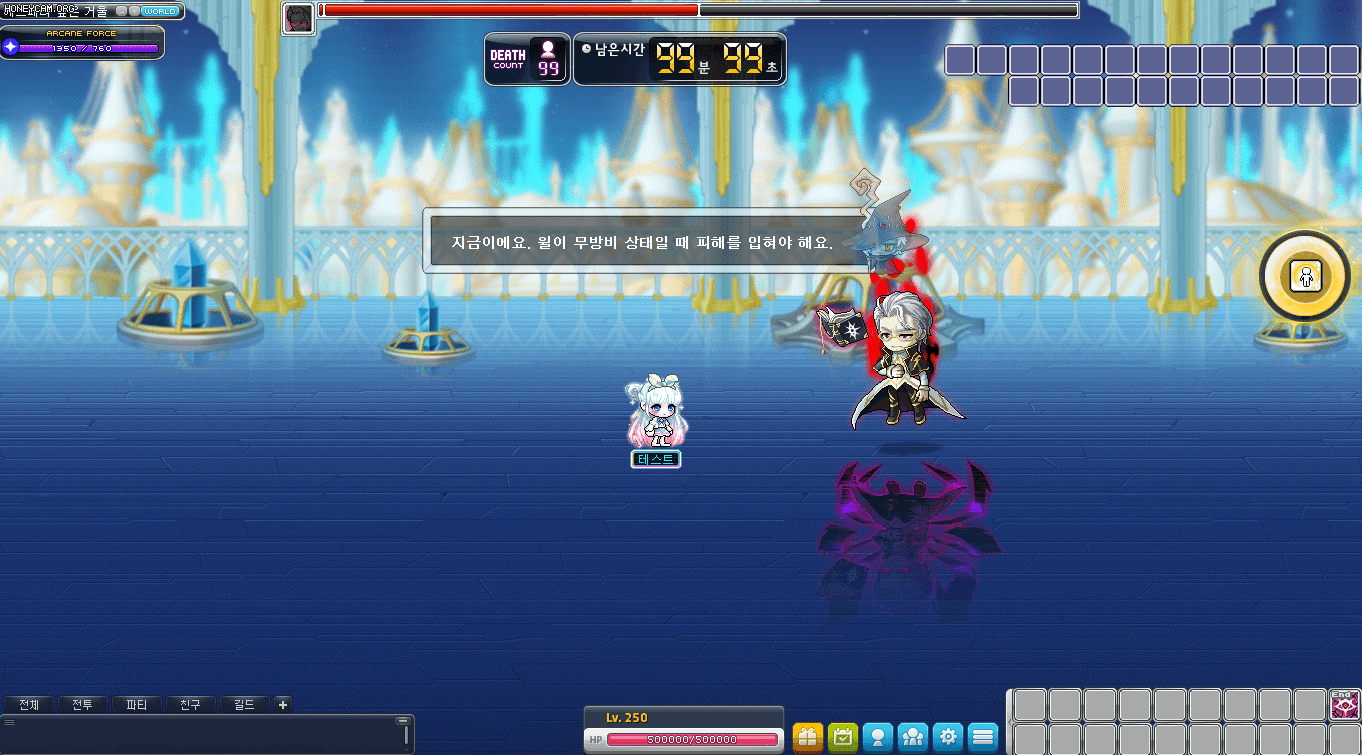
Task: Click the minimap plus button
Action: point(134,11)
